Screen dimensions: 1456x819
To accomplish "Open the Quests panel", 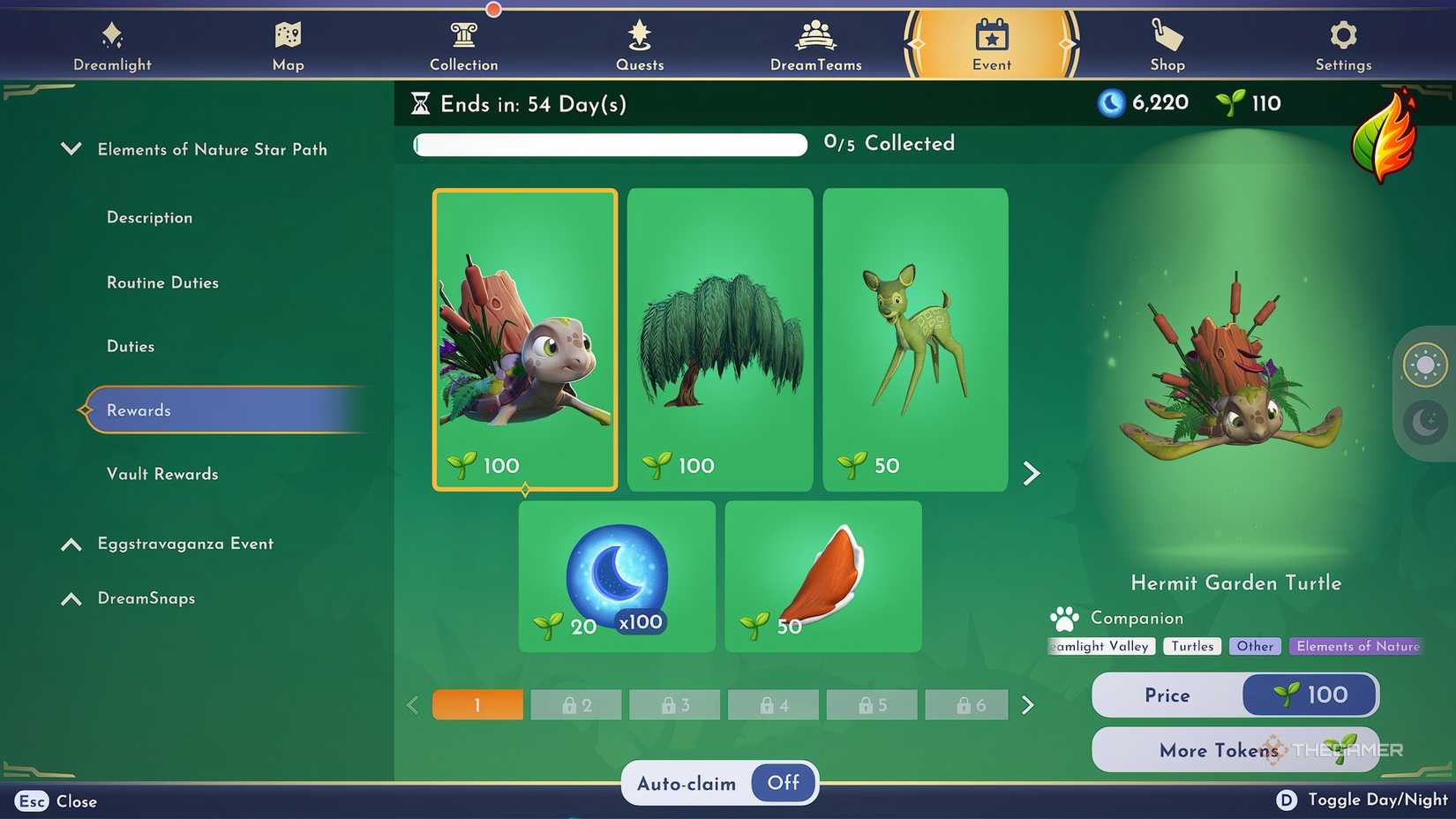I will pyautogui.click(x=640, y=42).
